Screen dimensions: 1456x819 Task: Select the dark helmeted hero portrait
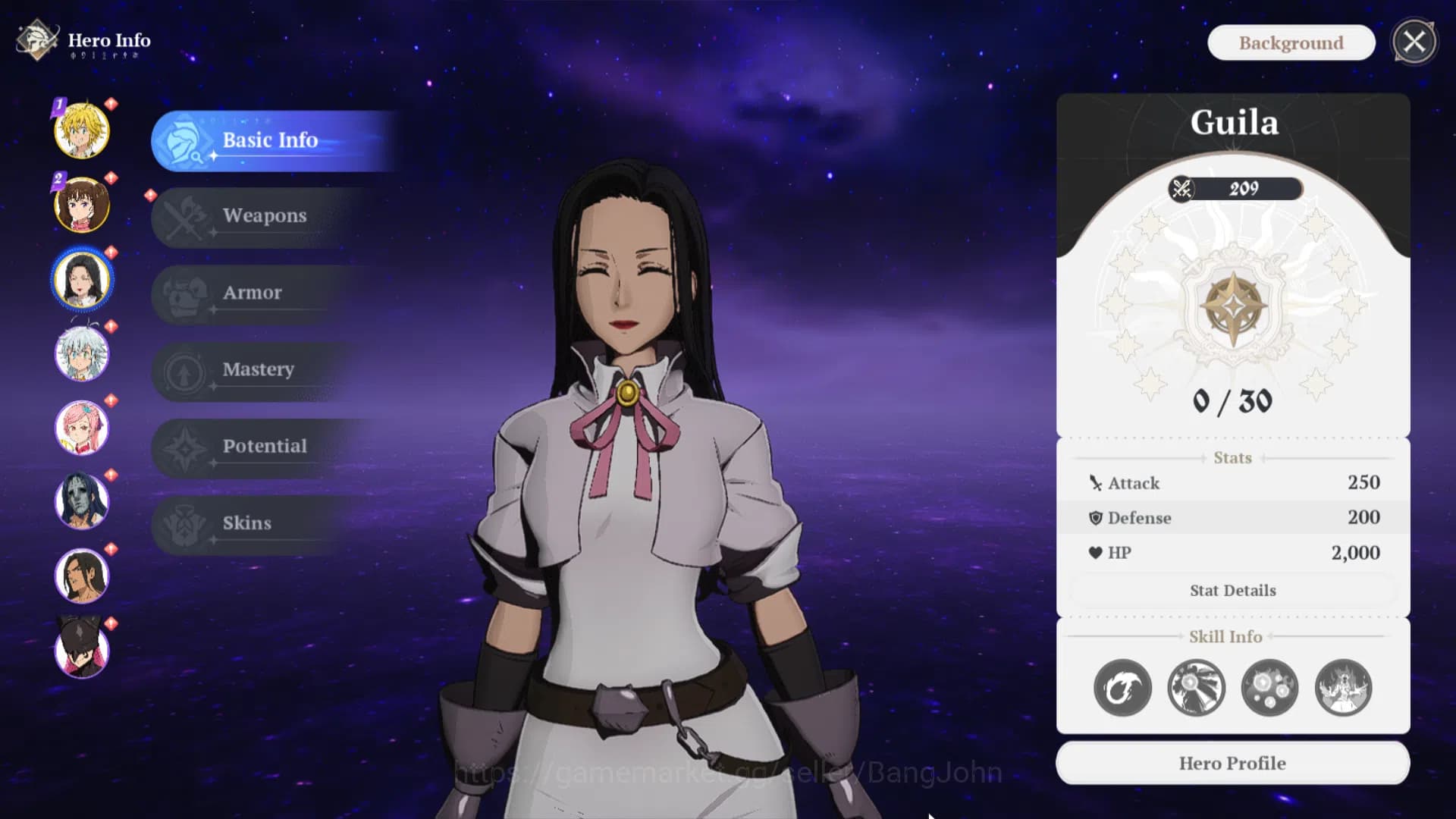tap(82, 649)
